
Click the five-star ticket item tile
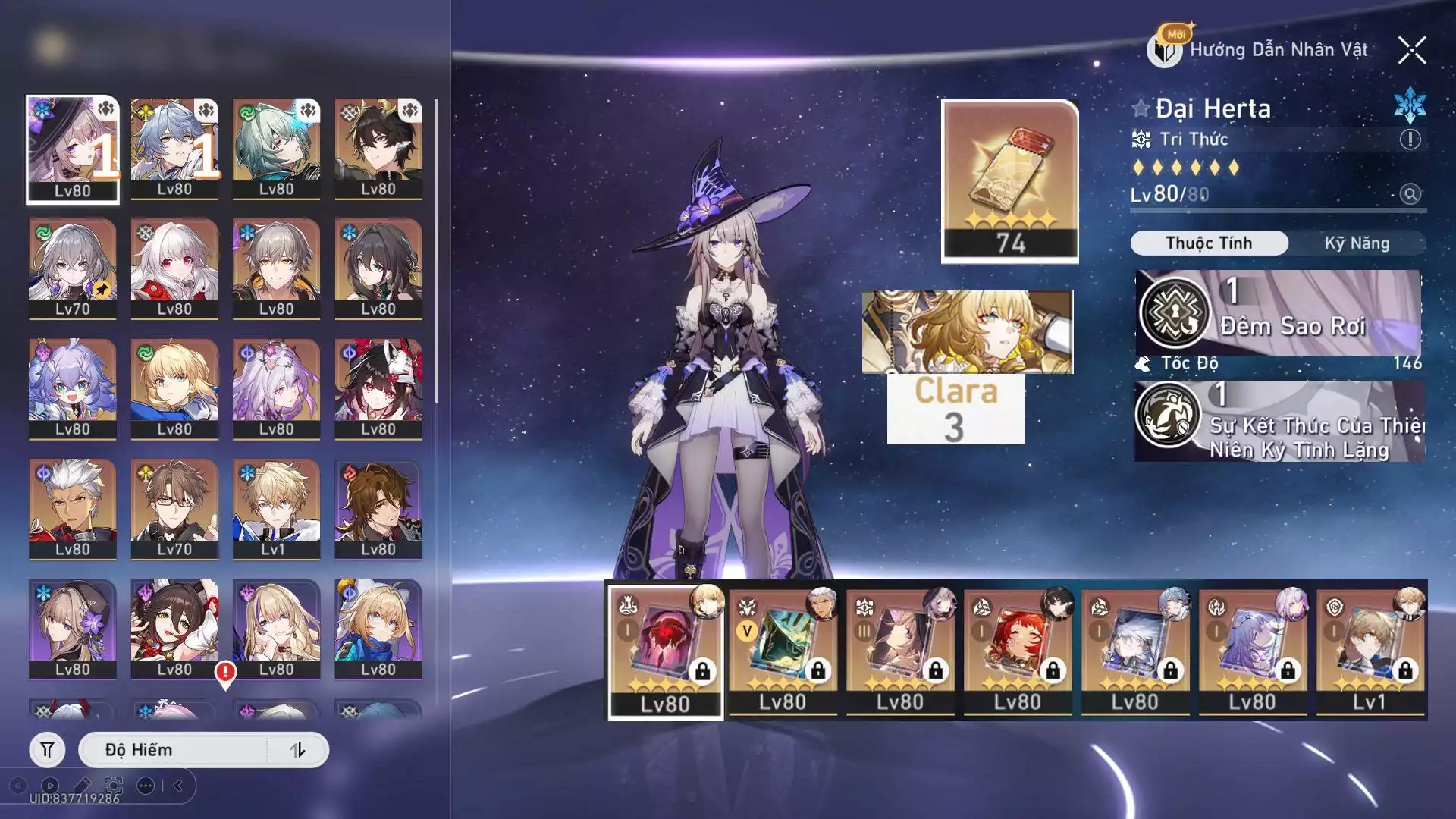tap(1009, 180)
